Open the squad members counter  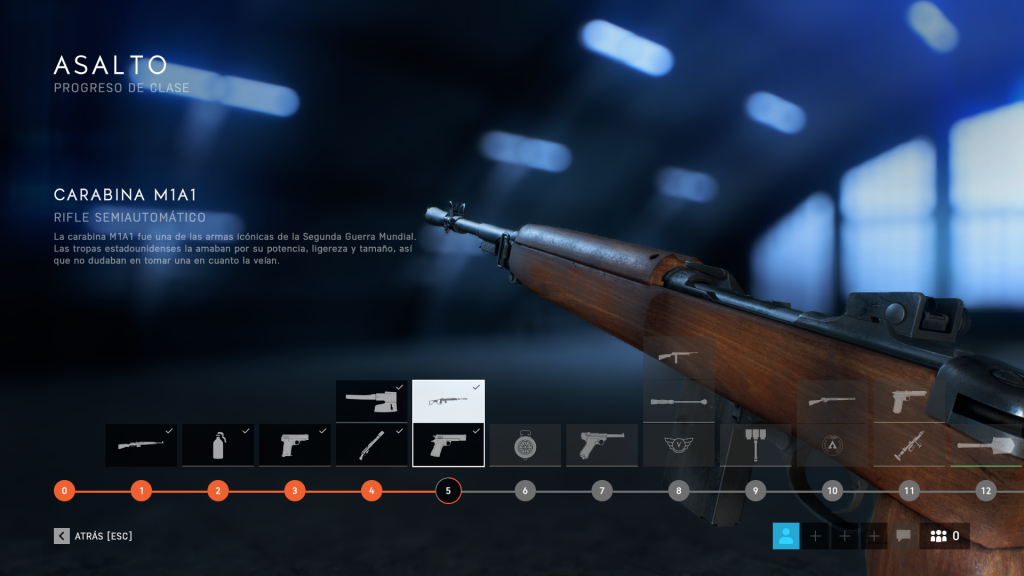pos(944,536)
